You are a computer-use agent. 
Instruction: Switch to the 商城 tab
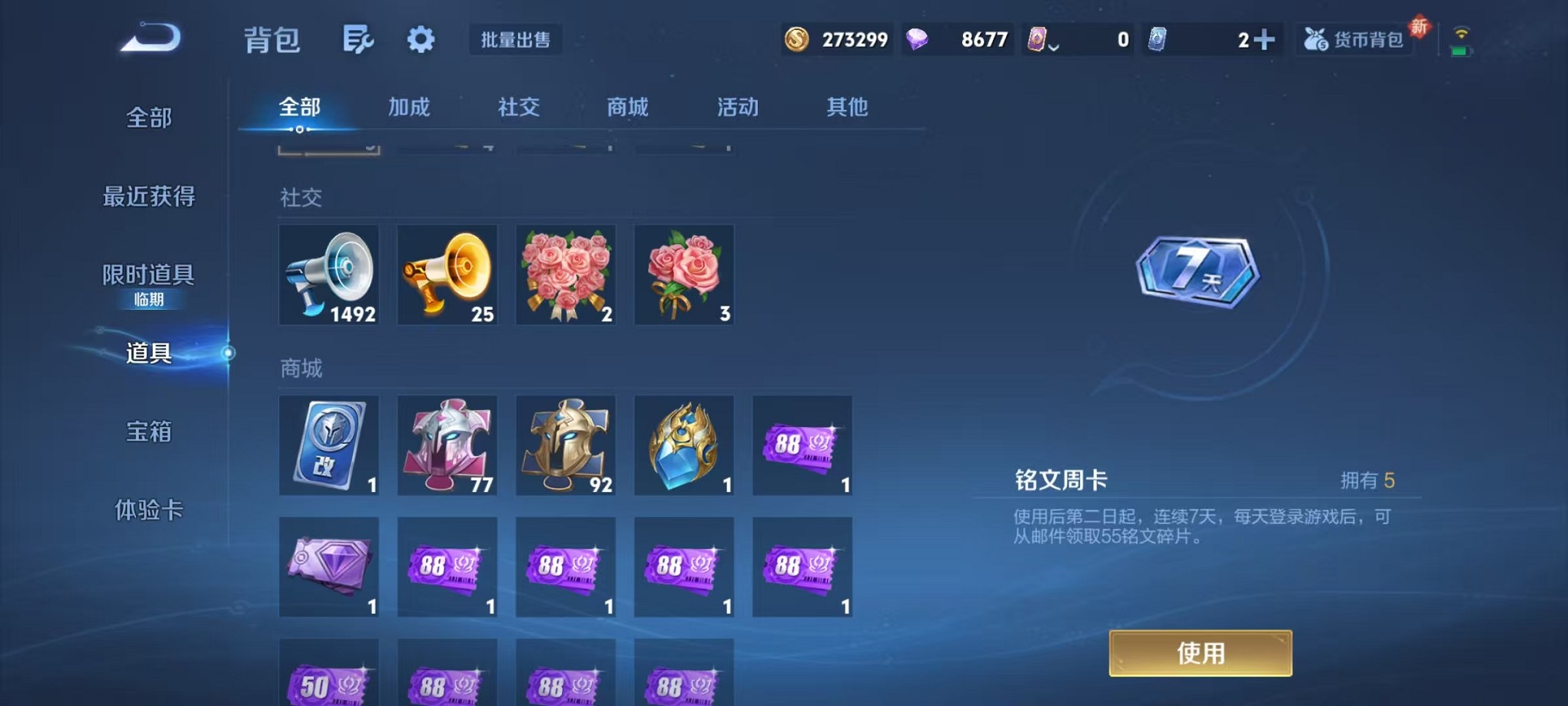click(x=628, y=108)
